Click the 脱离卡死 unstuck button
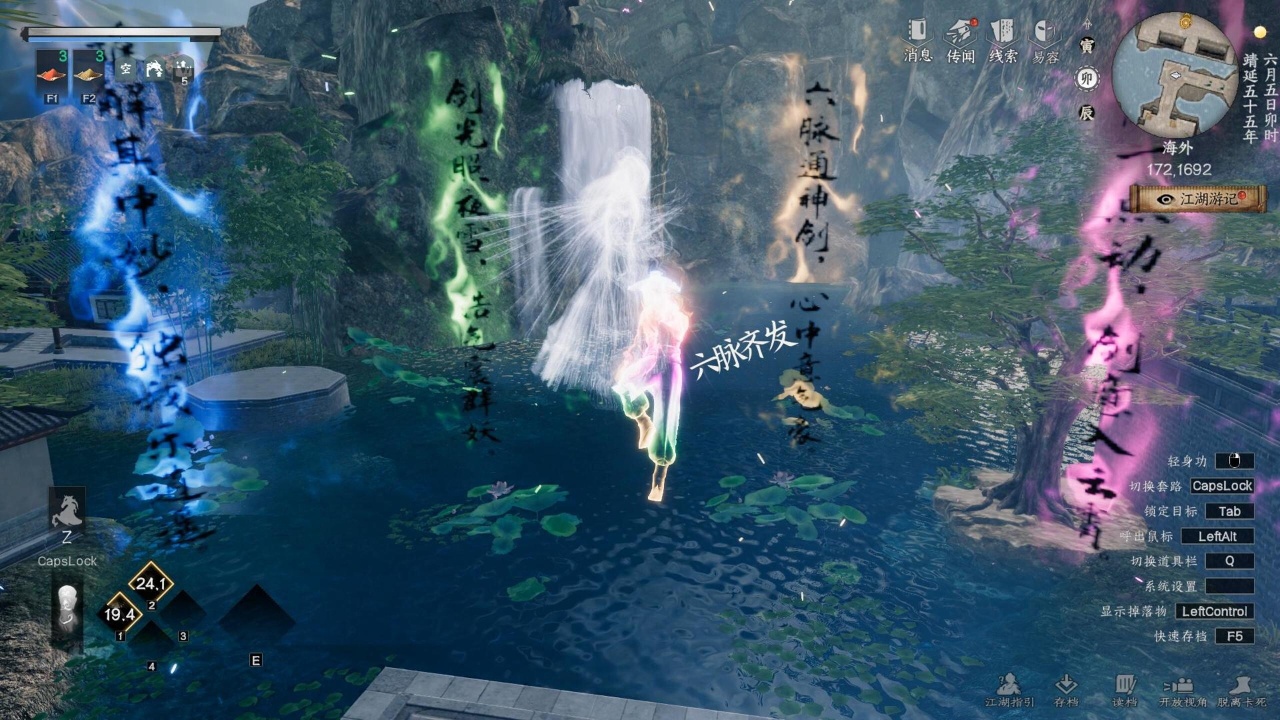Image resolution: width=1280 pixels, height=720 pixels. (1241, 690)
